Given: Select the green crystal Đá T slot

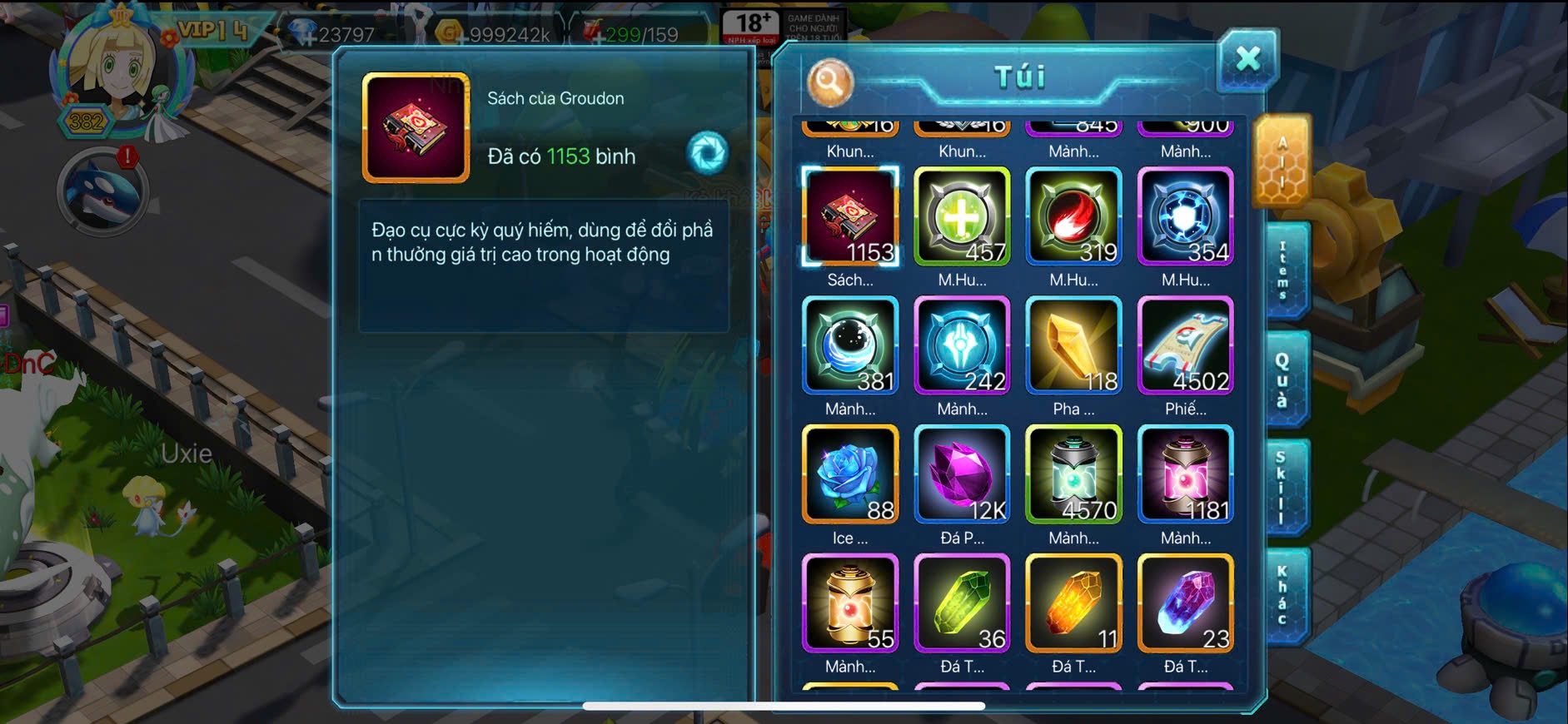Looking at the screenshot, I should 962,603.
